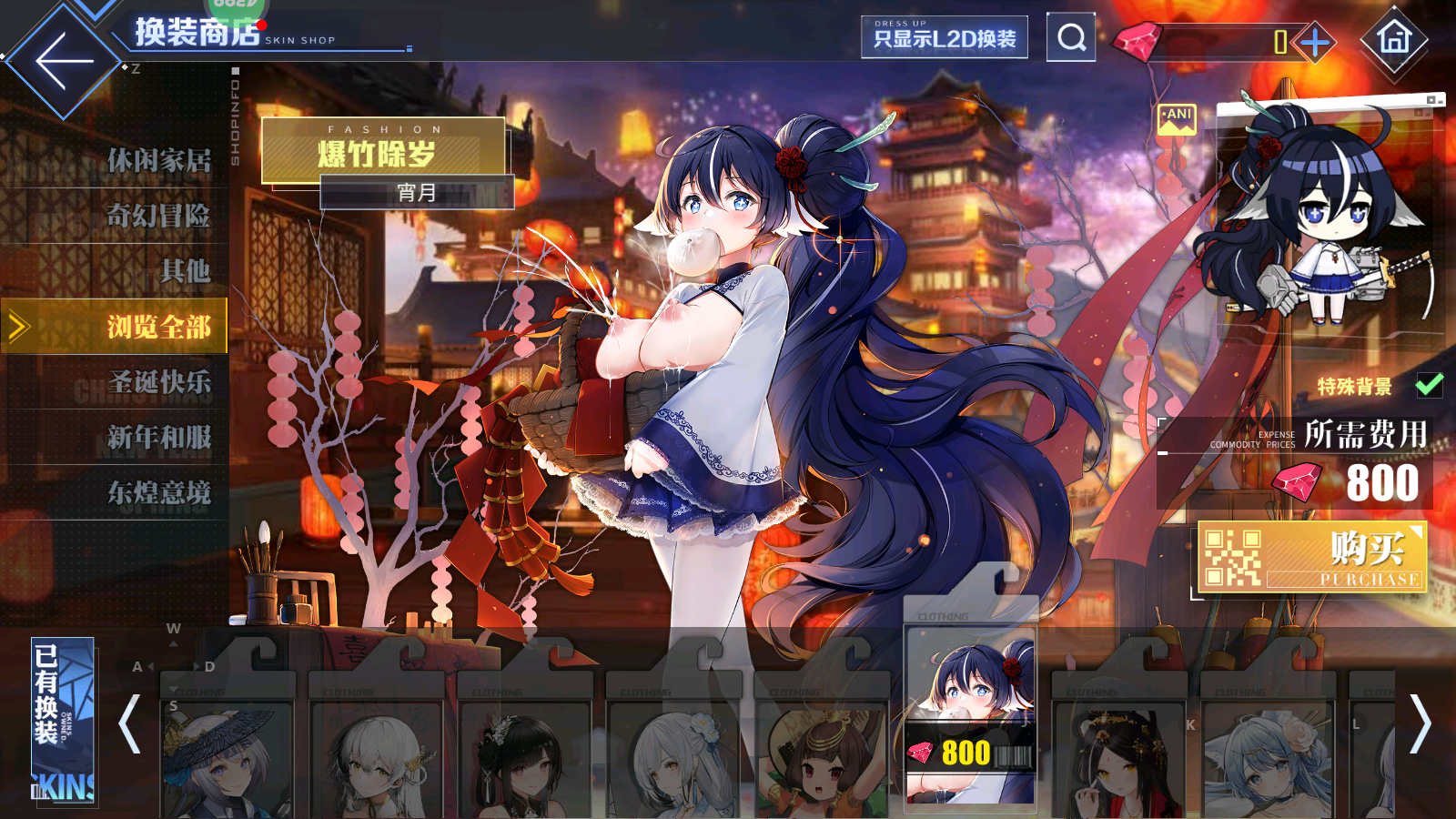The width and height of the screenshot is (1456, 819).
Task: Open the 已有换装 owned skins panel
Action: tap(62, 722)
